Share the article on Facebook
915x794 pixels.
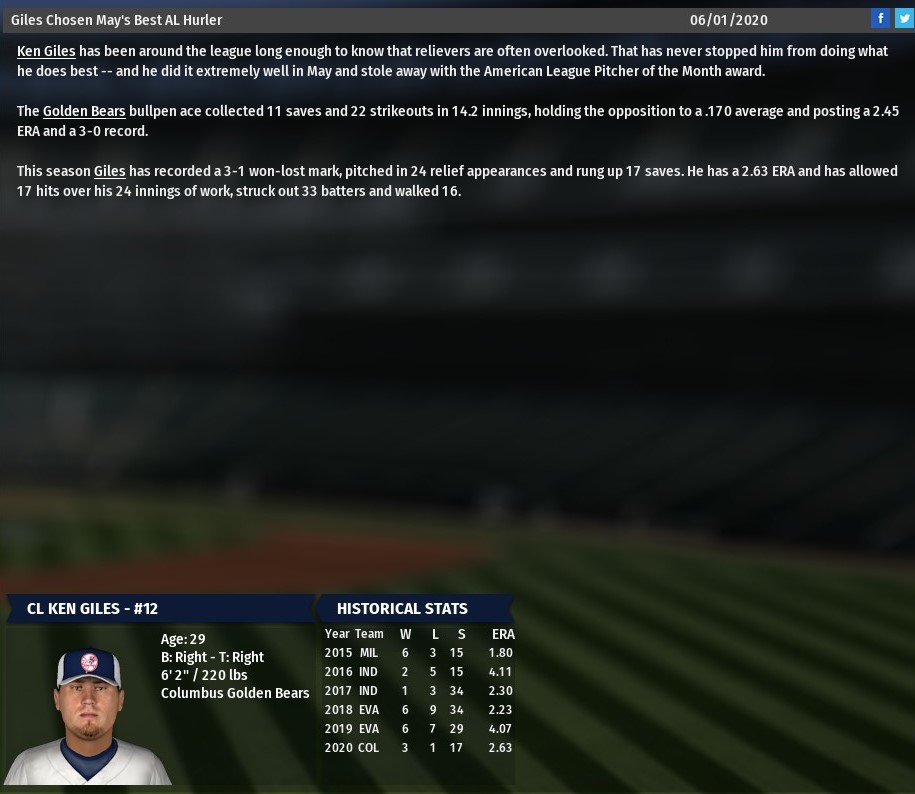(x=880, y=18)
